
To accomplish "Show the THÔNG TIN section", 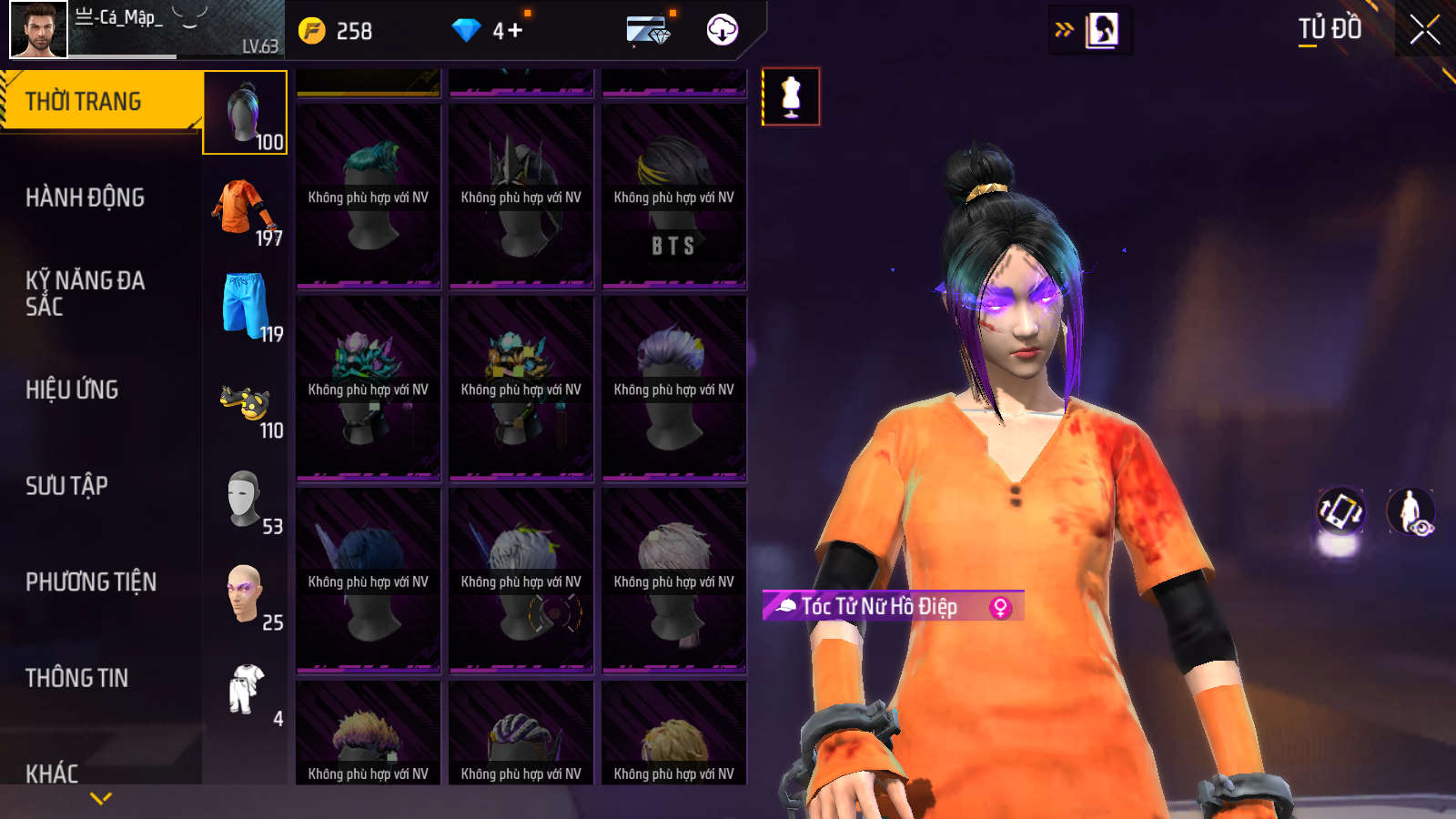I will pos(76,678).
